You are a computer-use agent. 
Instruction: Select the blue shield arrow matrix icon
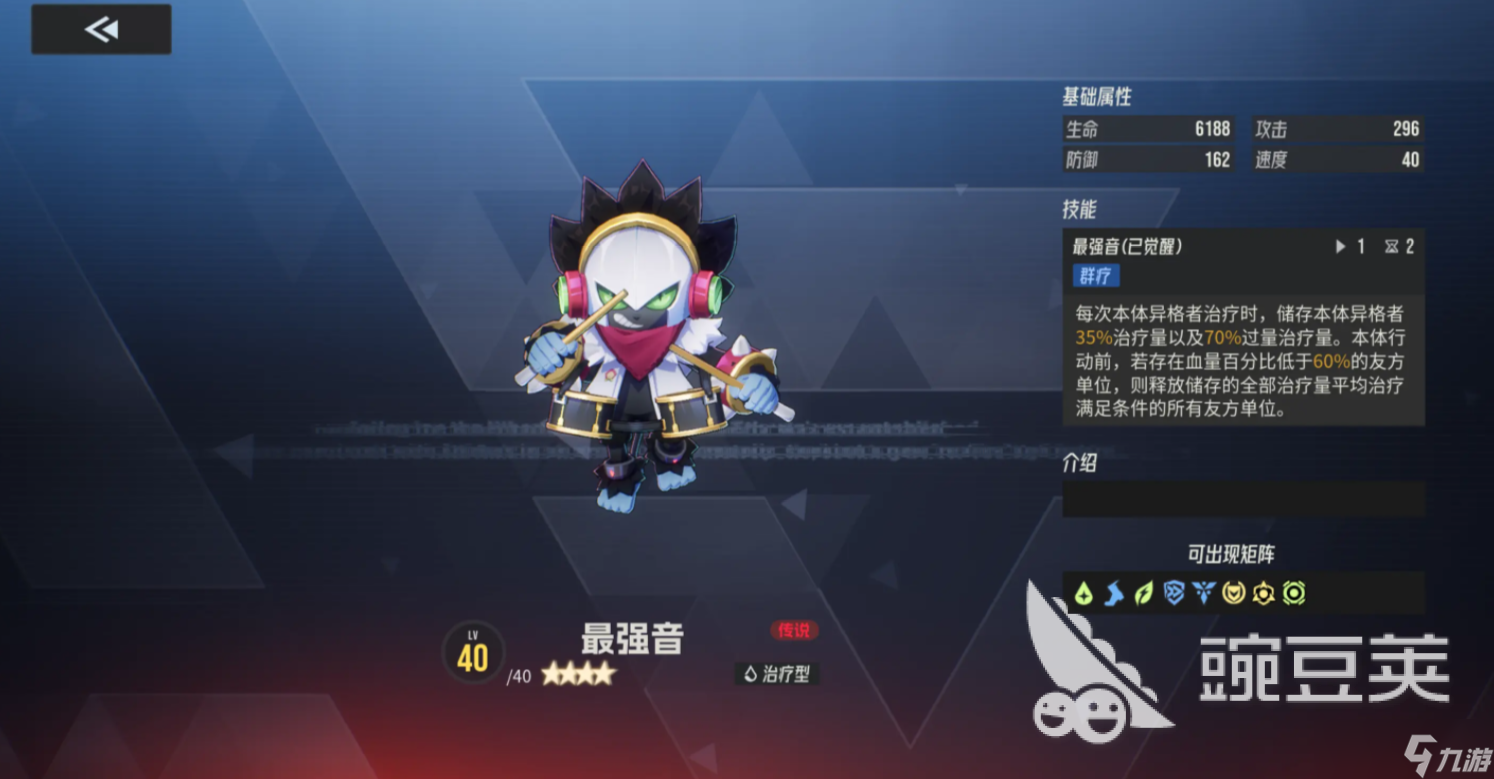(x=1174, y=594)
